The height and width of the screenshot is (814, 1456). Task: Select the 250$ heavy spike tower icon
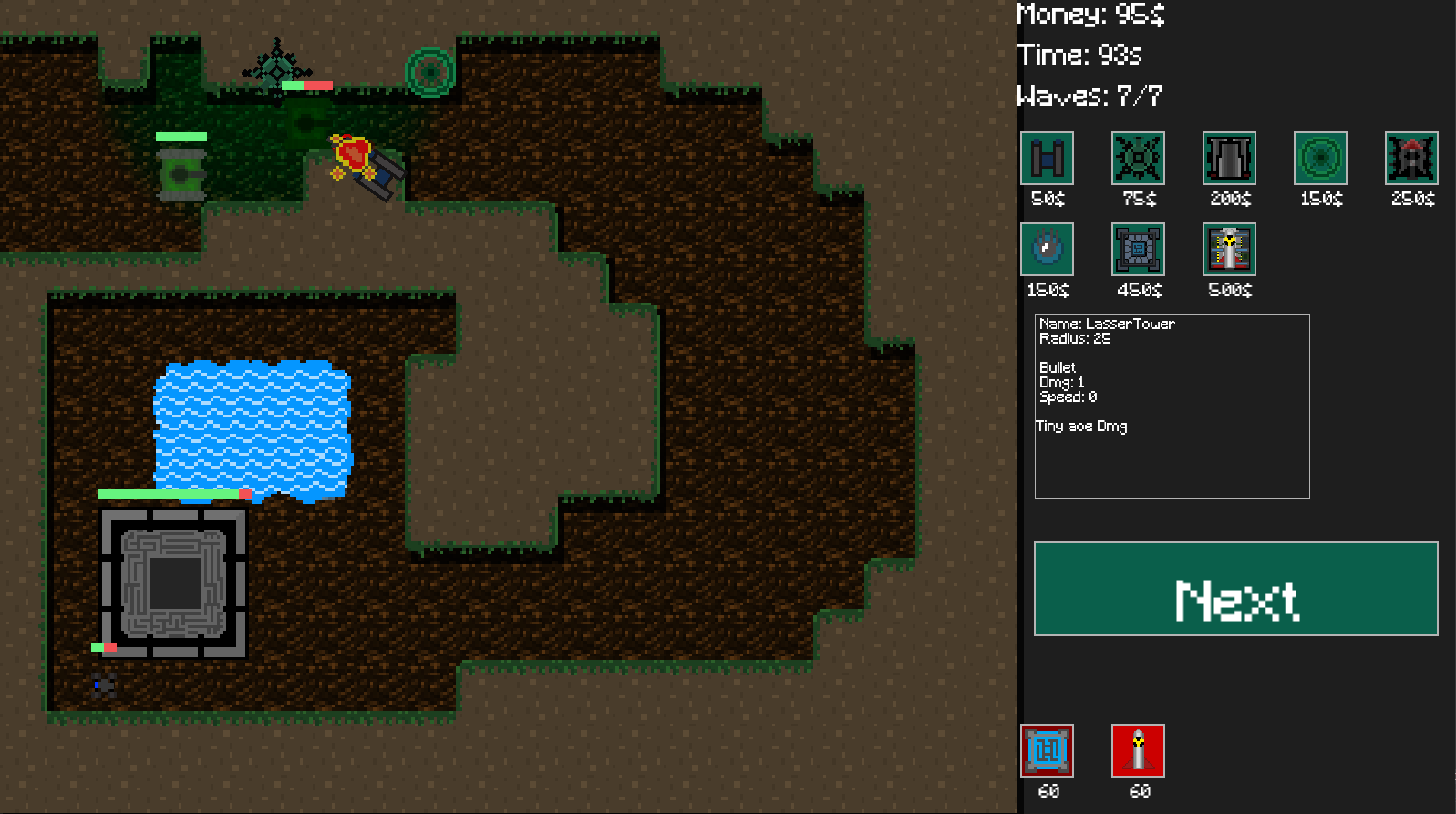point(1411,158)
